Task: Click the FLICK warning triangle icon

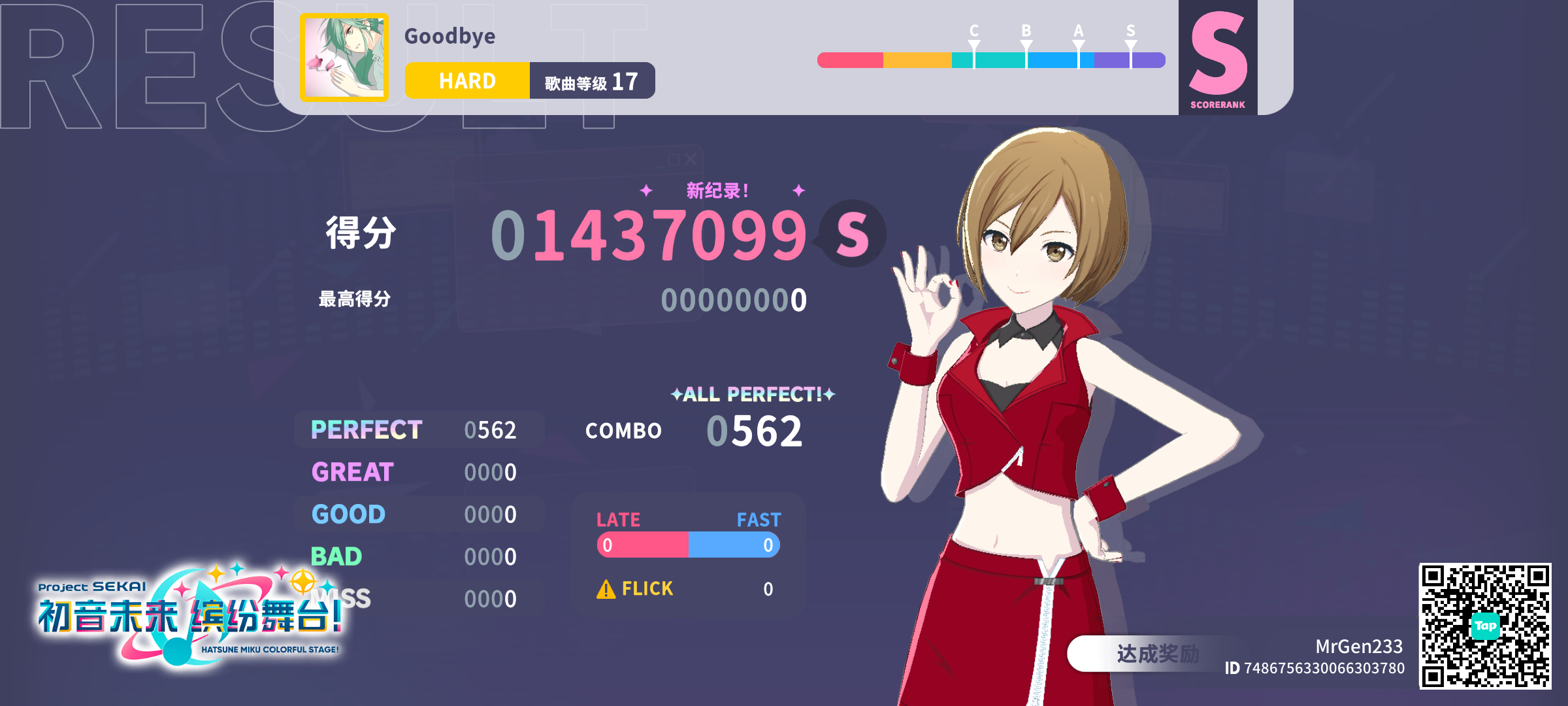Action: point(606,589)
